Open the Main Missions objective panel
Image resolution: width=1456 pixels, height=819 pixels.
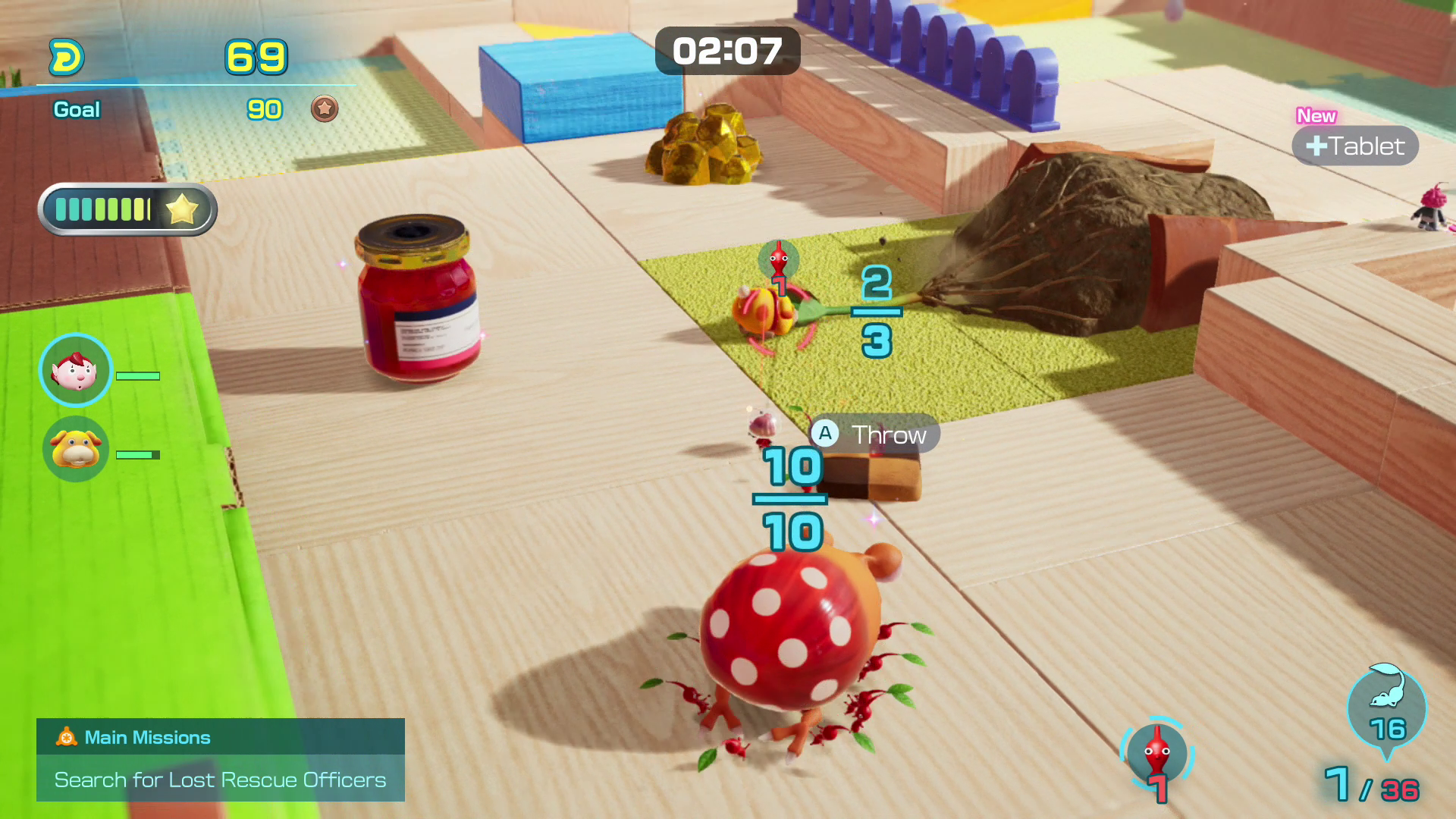tap(220, 759)
